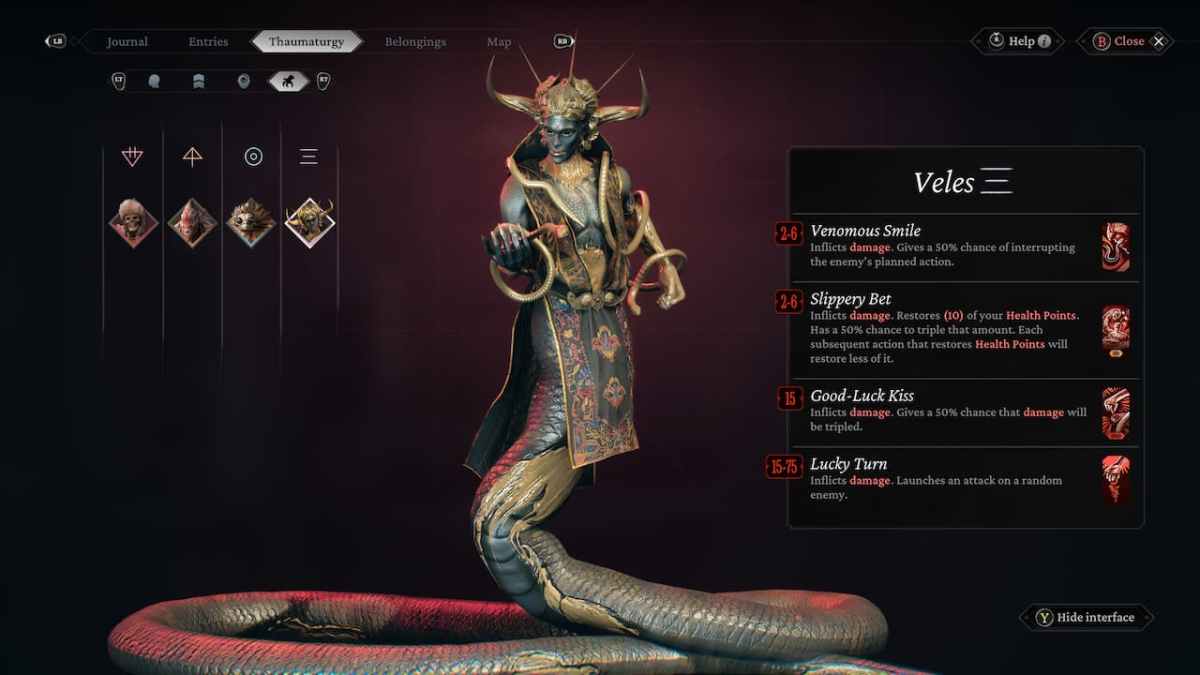
Task: Choose the skull-faced salutor portrait
Action: coord(133,221)
